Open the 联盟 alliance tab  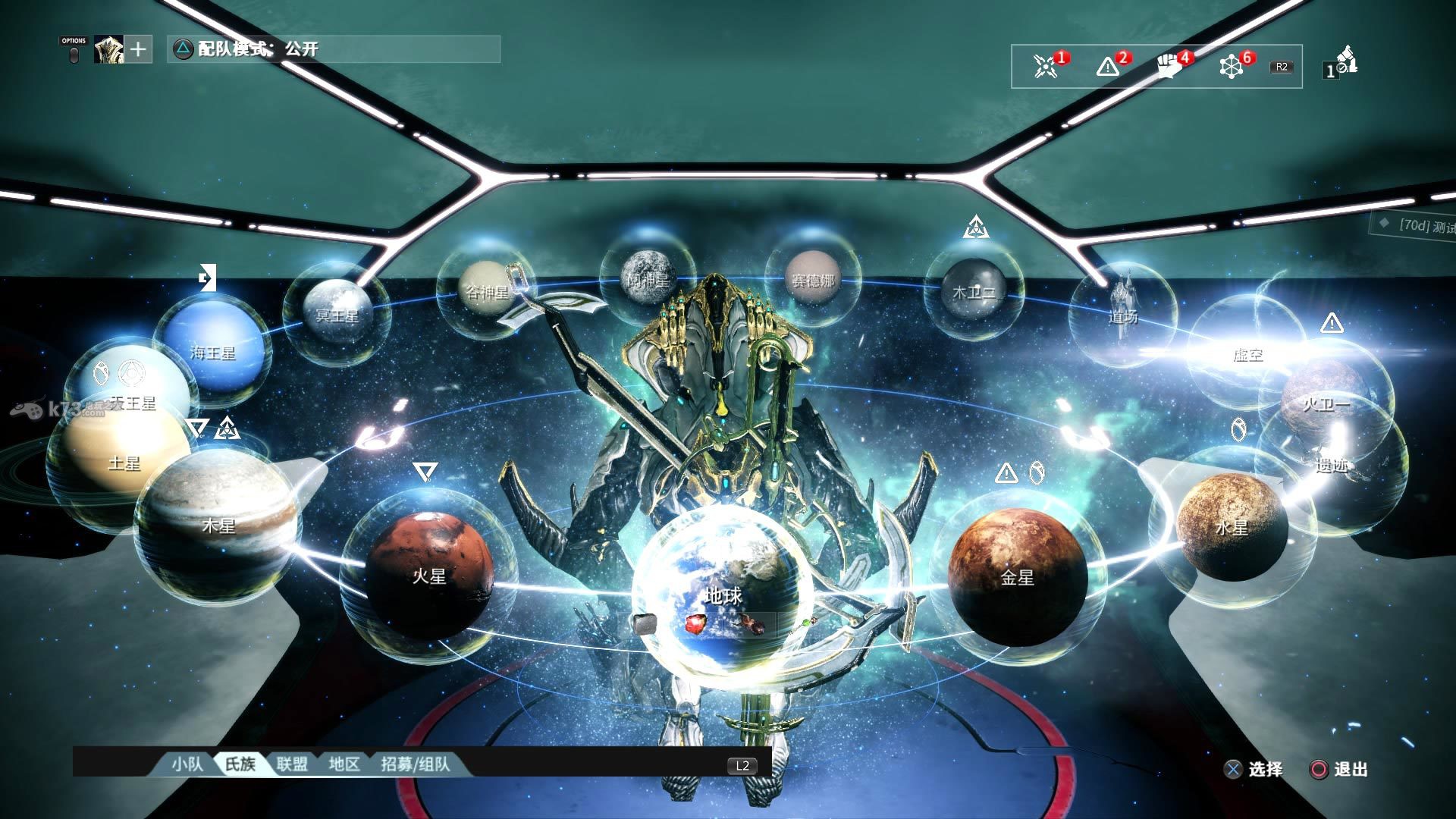point(292,764)
